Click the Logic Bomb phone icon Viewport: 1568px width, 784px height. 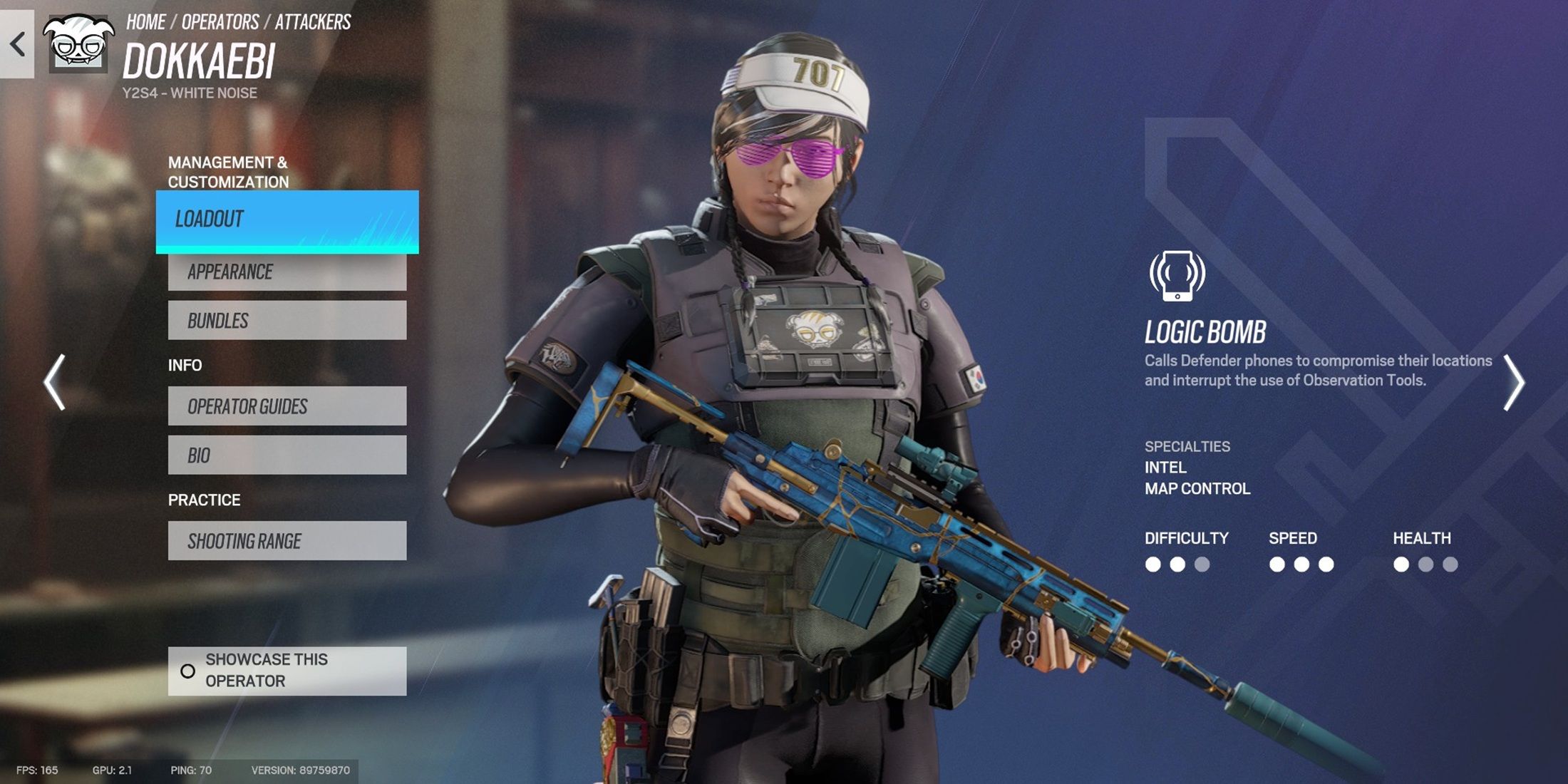[1177, 275]
